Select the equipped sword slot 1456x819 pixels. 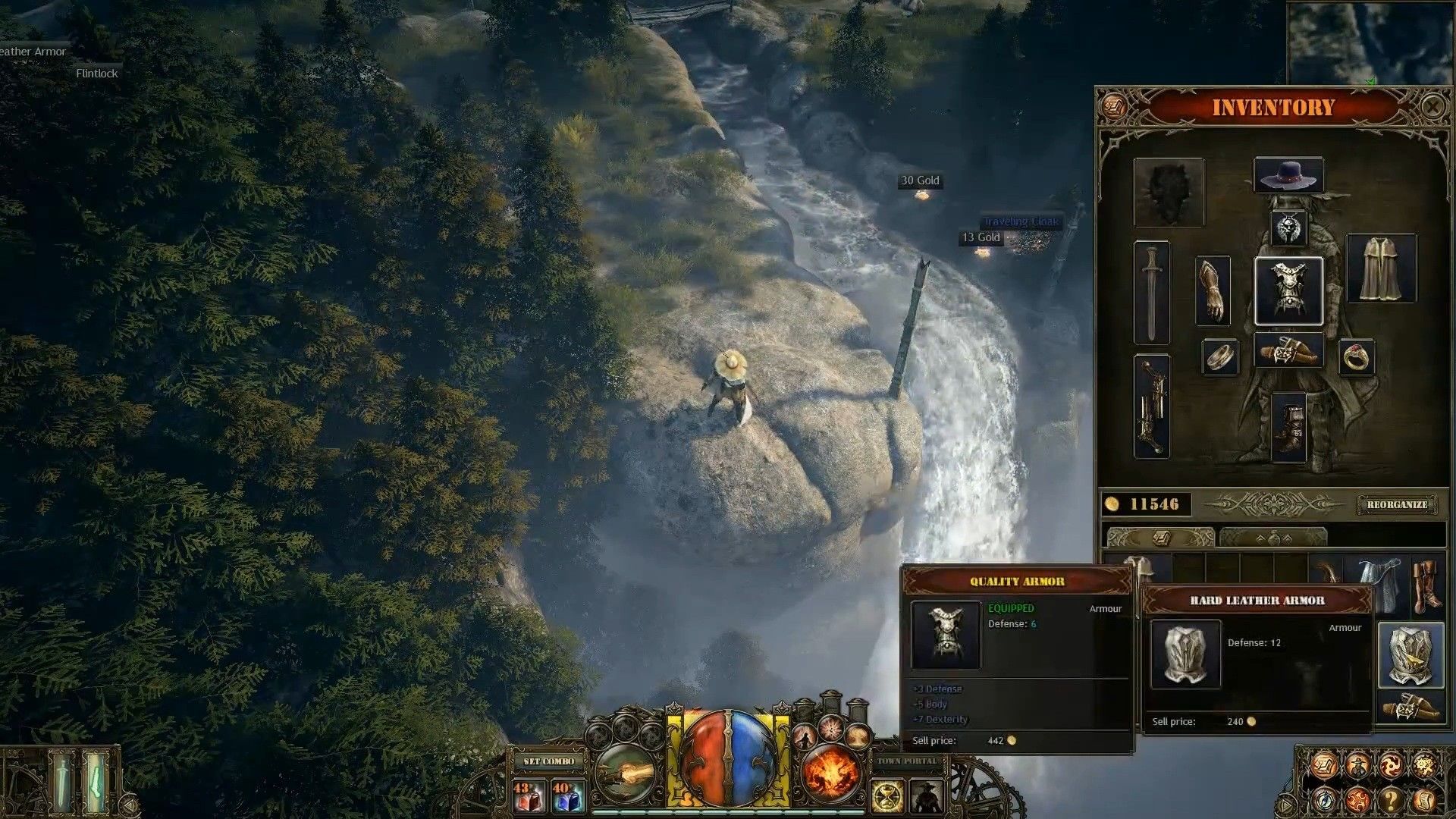click(x=1152, y=292)
